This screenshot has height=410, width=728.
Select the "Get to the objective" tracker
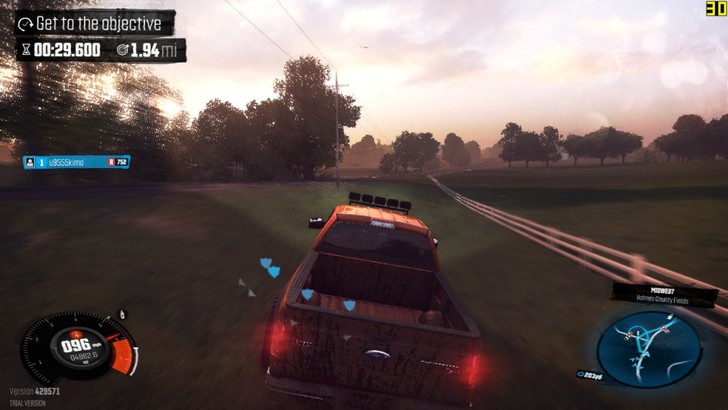point(95,22)
